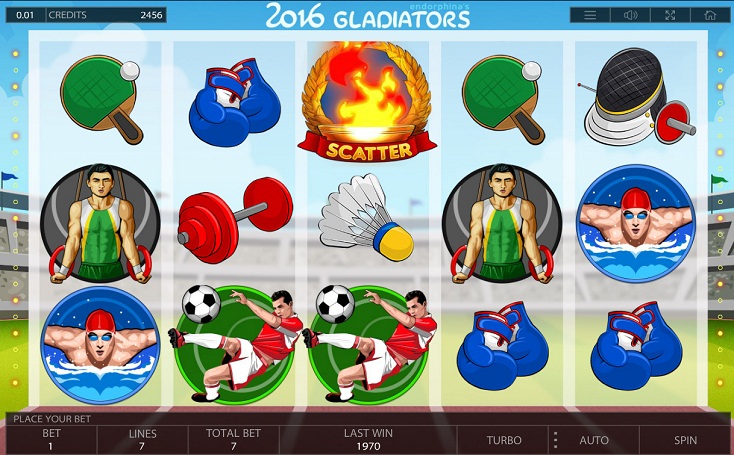
Task: Open the auto-spin options dots
Action: pos(554,440)
